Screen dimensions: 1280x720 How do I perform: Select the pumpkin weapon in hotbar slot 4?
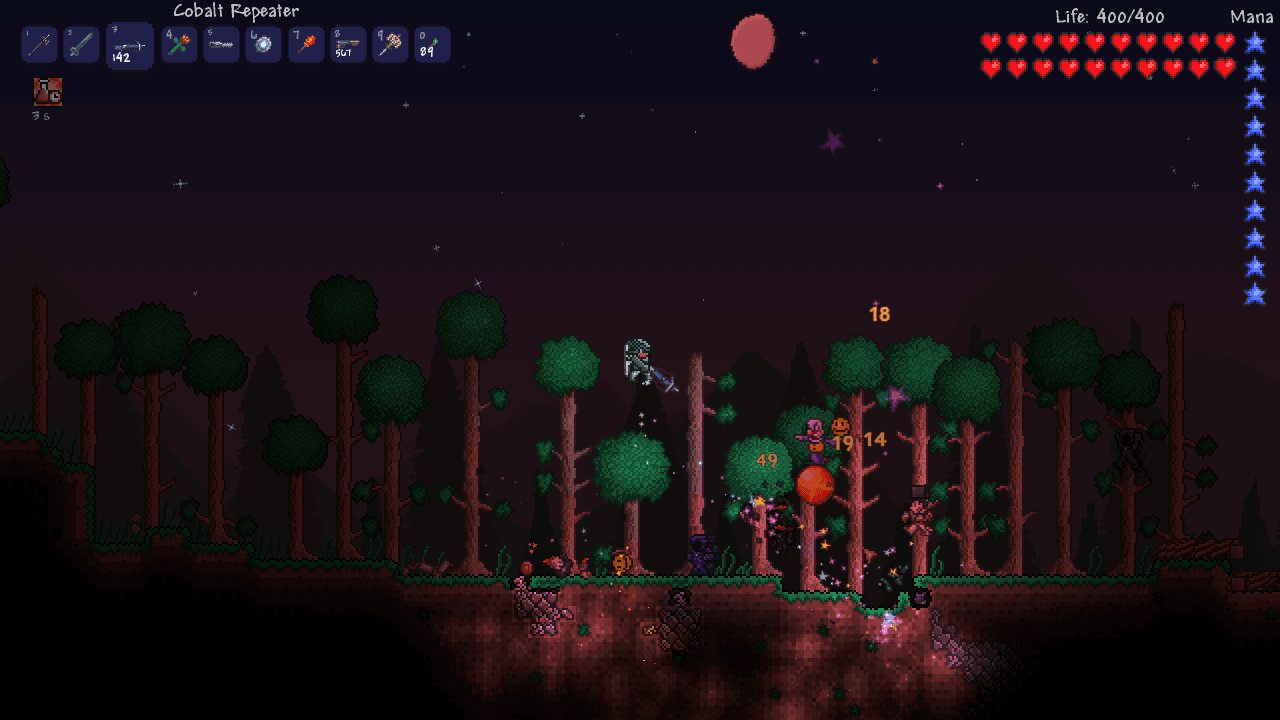178,44
